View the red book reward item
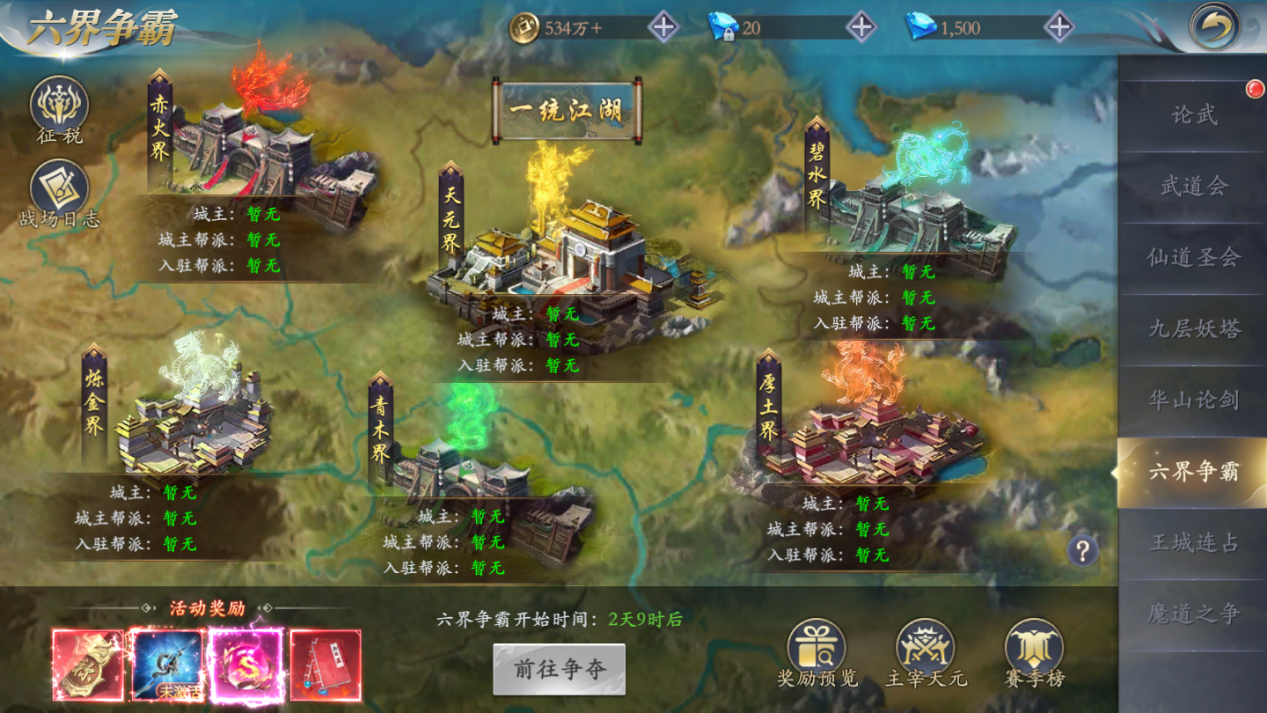 click(325, 665)
